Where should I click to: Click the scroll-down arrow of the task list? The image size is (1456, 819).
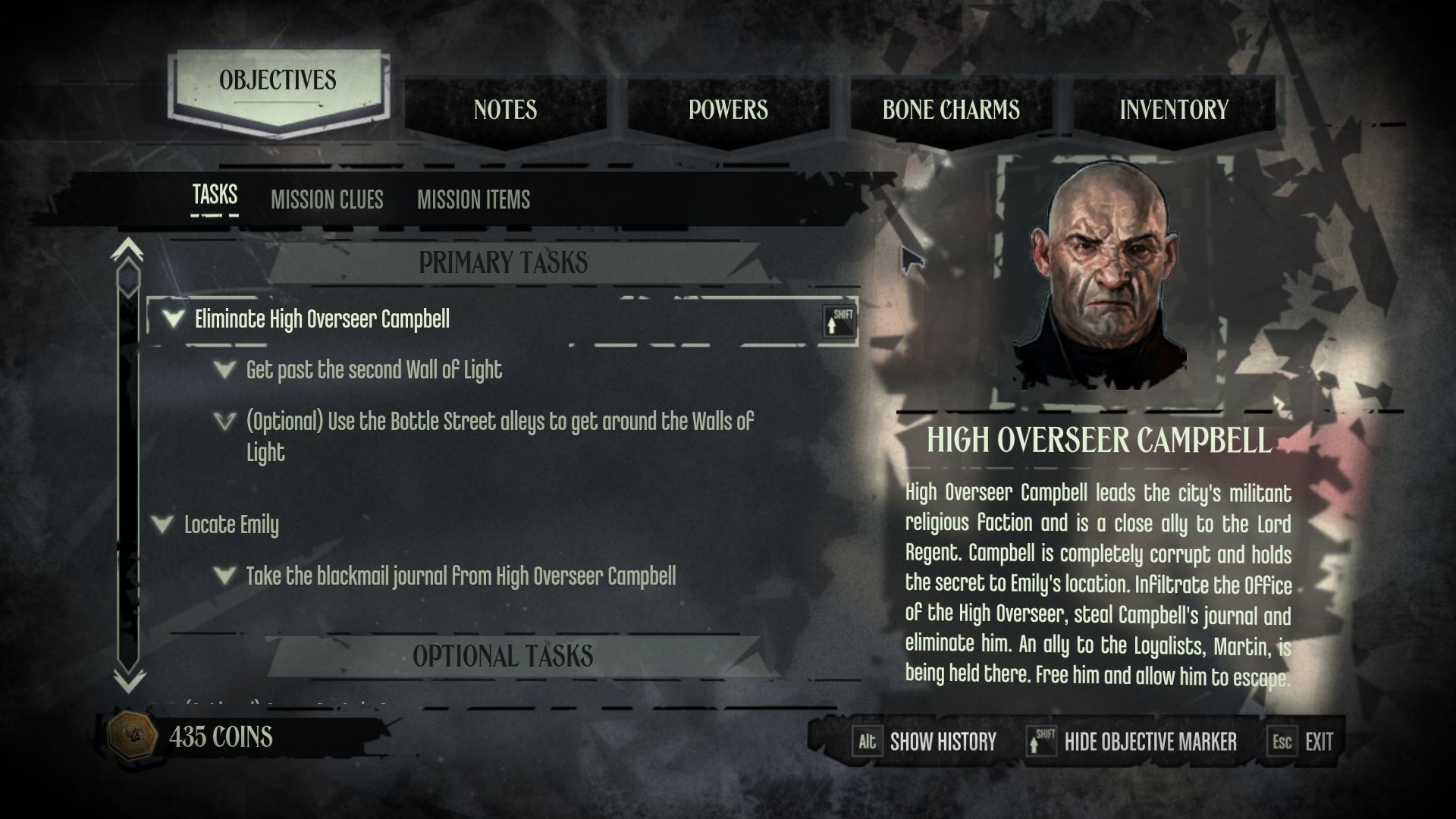[x=128, y=680]
